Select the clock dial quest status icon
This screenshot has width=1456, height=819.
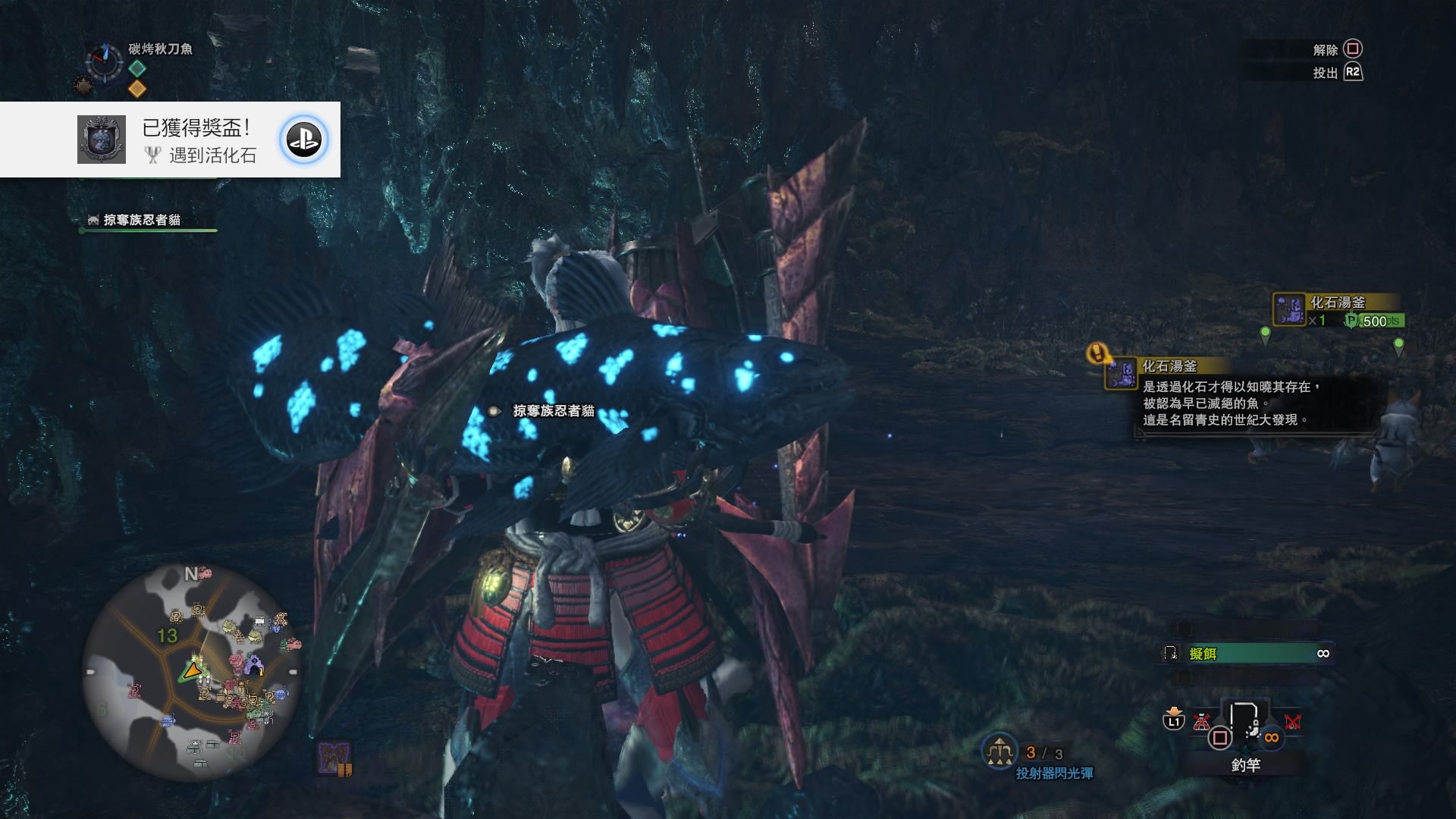[104, 60]
